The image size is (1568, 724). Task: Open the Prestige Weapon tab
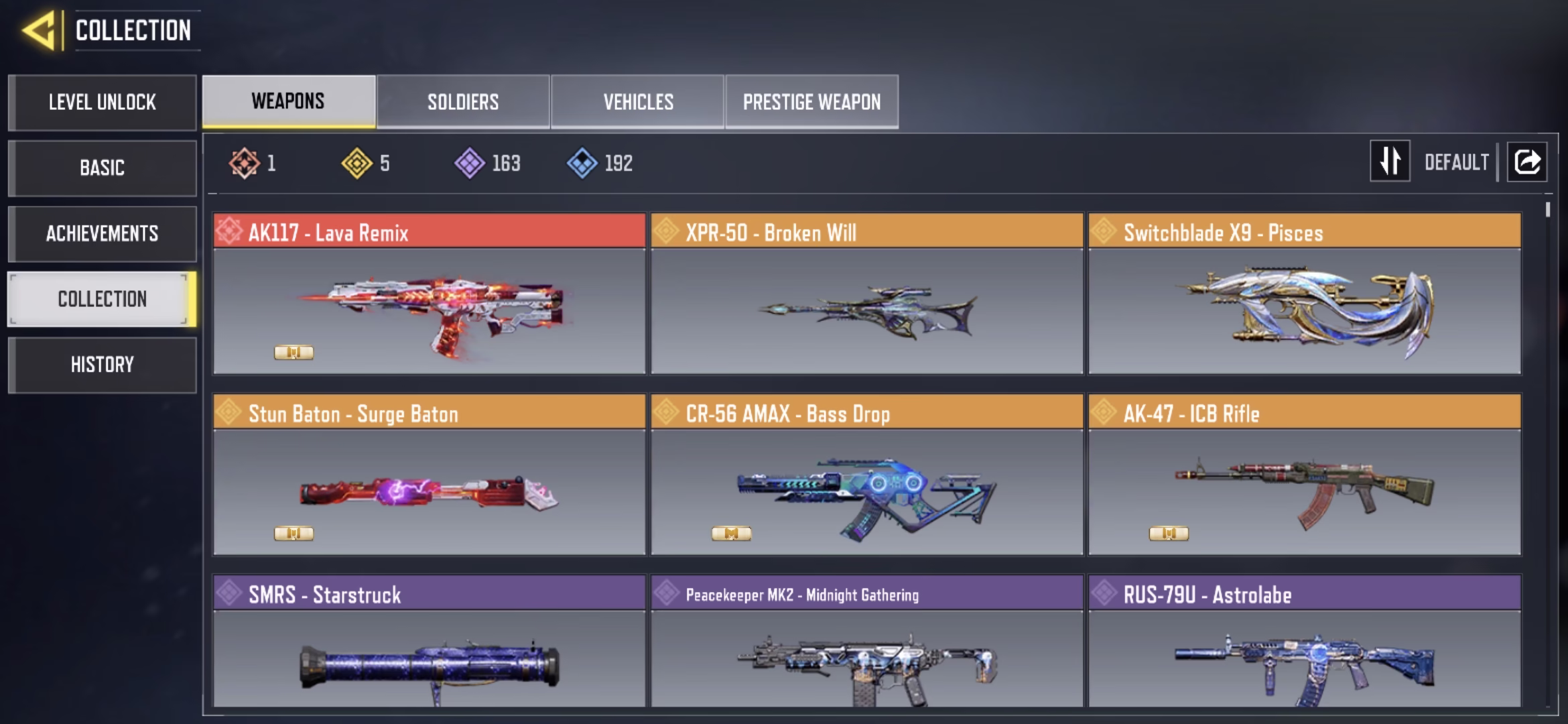[811, 102]
